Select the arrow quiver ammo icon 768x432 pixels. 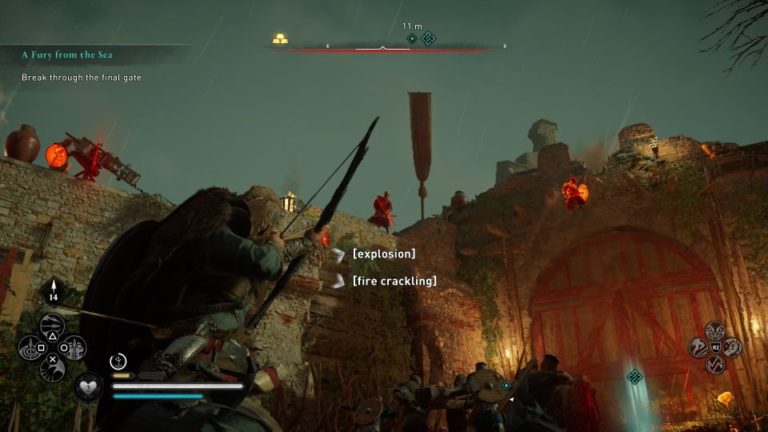(53, 293)
